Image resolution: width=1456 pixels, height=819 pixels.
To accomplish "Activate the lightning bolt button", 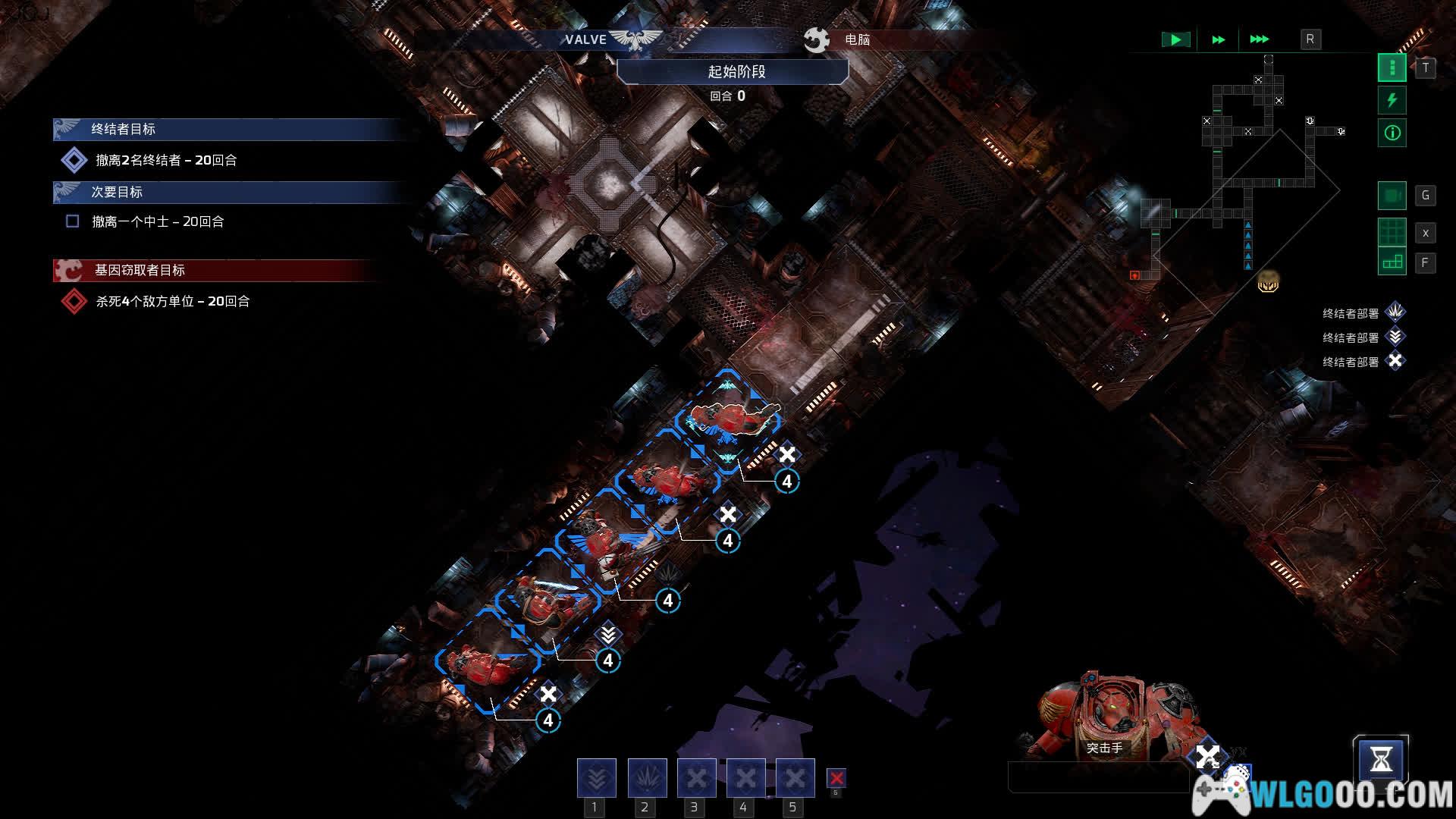I will pyautogui.click(x=1392, y=100).
